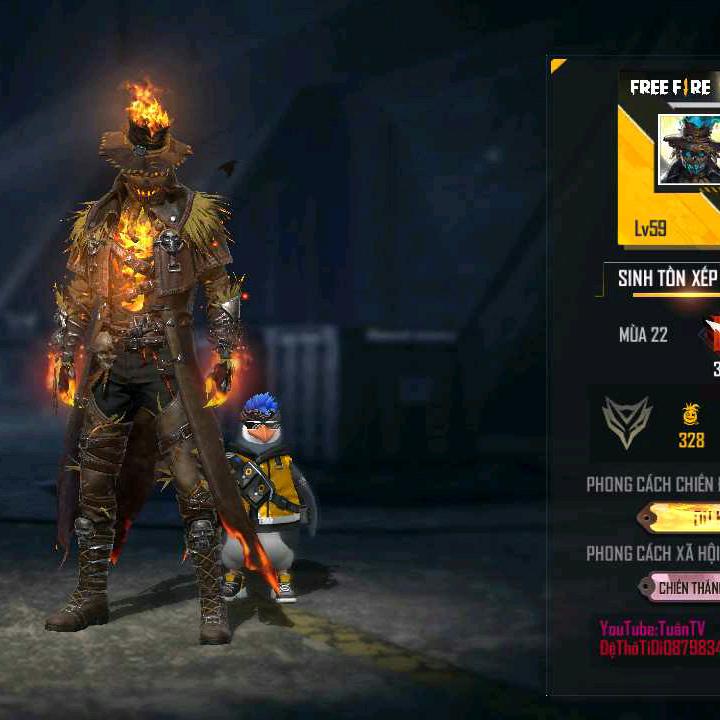Open the scarecrow player avatar picture

click(690, 150)
